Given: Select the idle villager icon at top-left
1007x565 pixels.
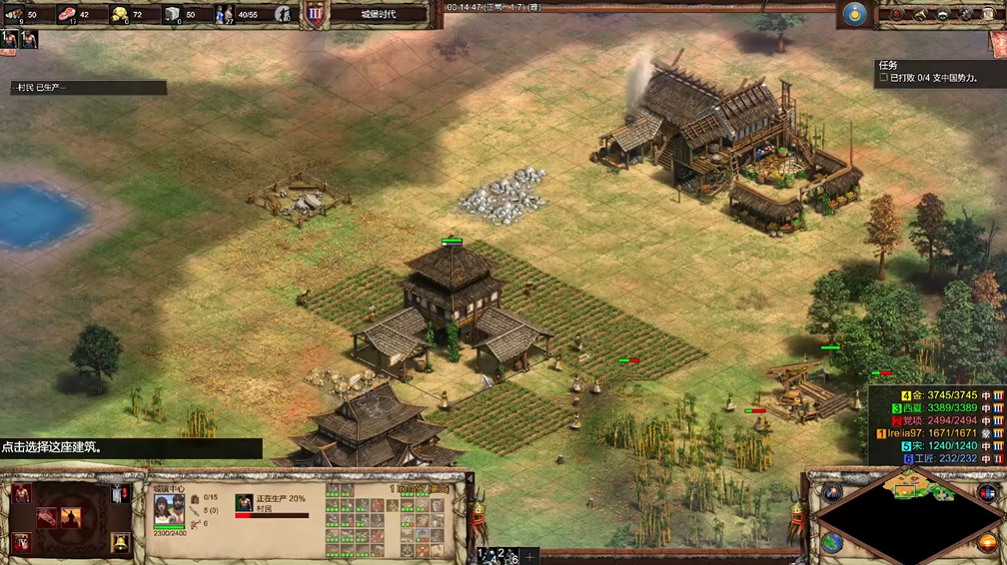Looking at the screenshot, I should (x=10, y=40).
